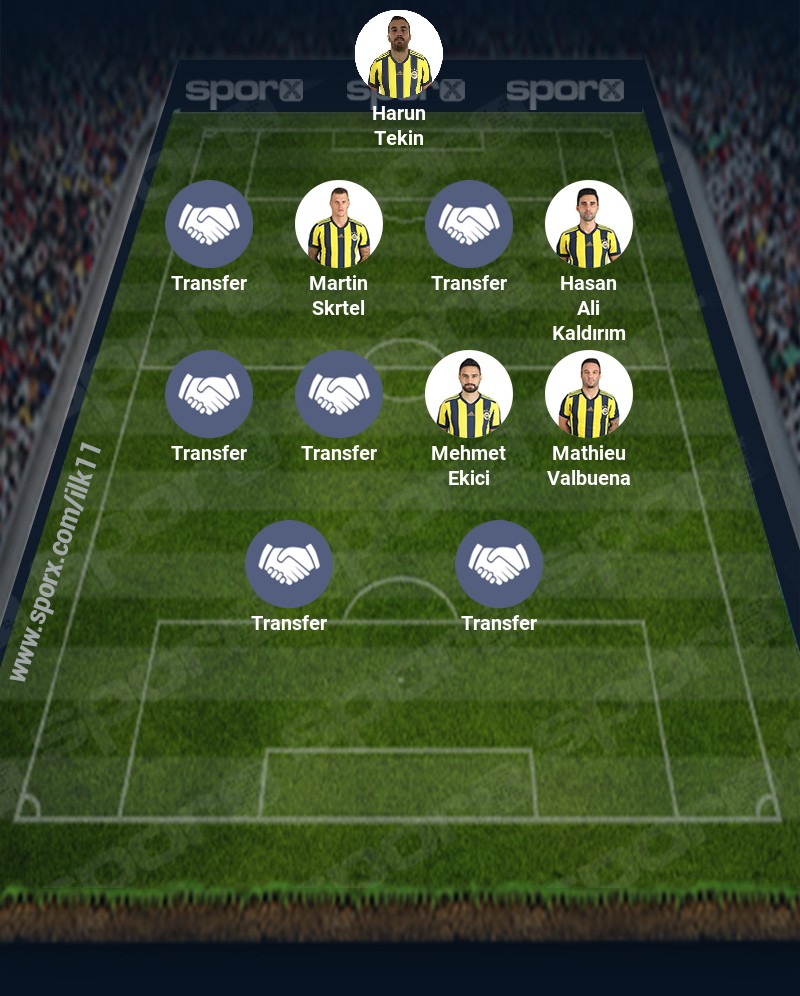Select Hasan Ali Kaldırım's portrait
Image resolution: width=800 pixels, height=996 pixels.
click(589, 224)
